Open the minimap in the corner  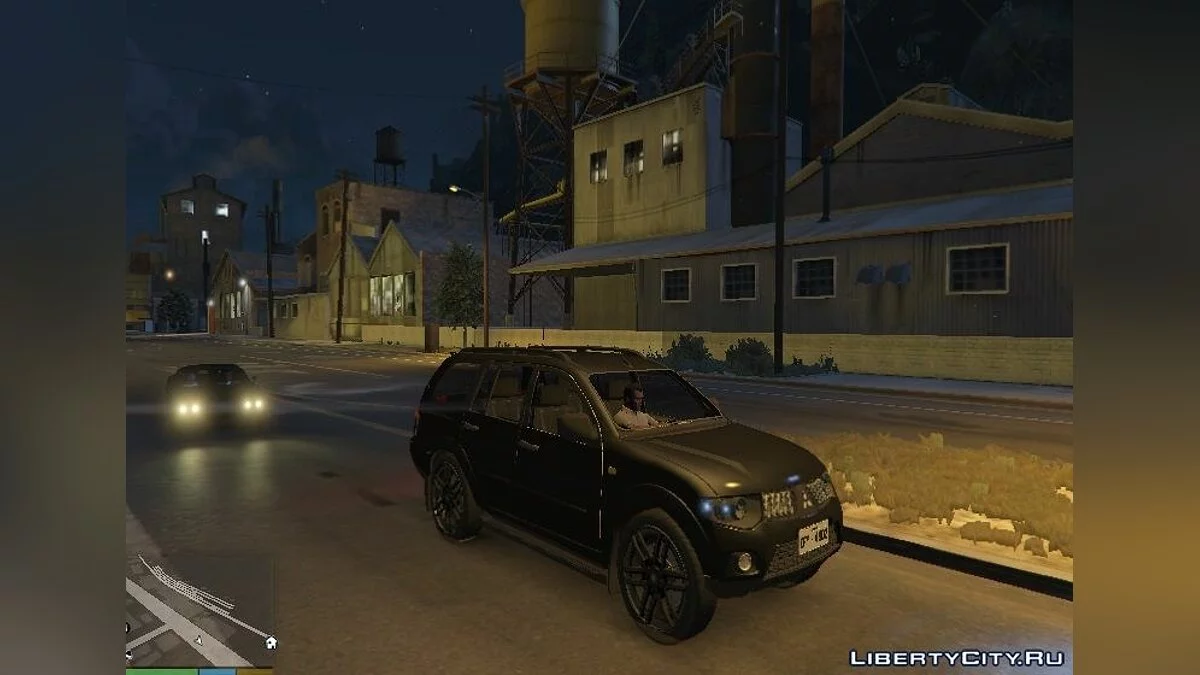[x=200, y=610]
